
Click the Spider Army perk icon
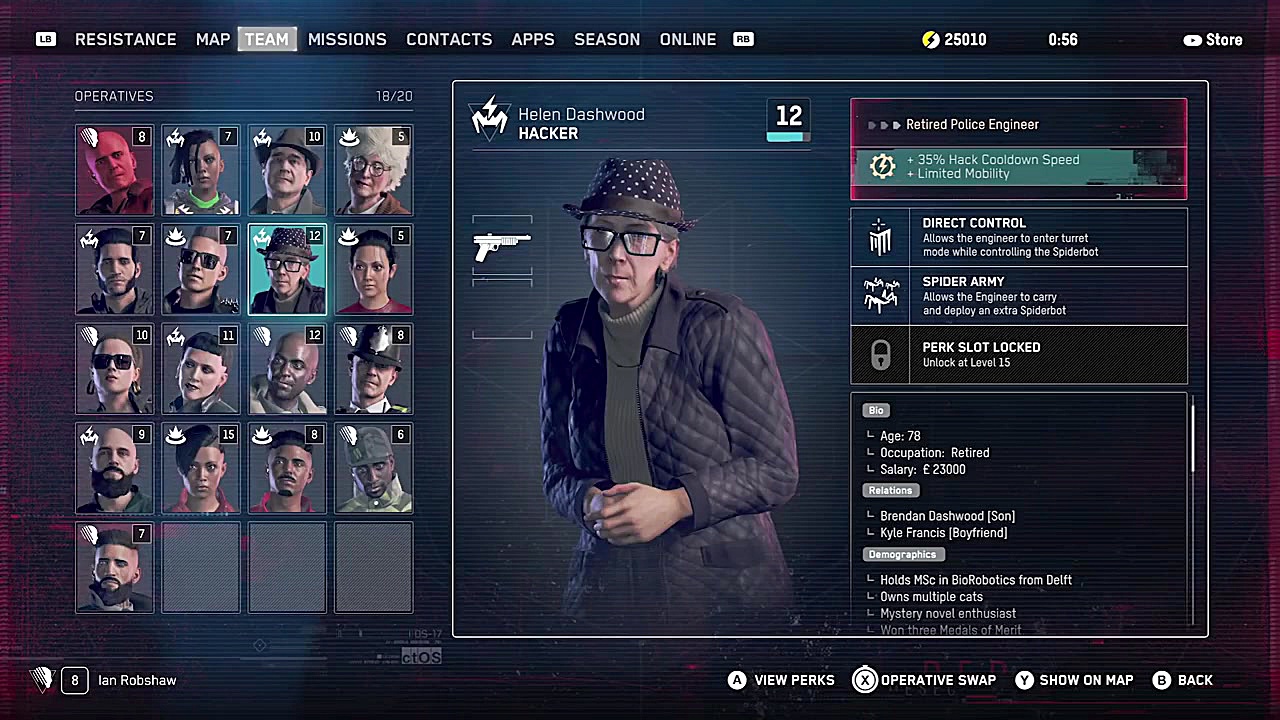pyautogui.click(x=880, y=295)
